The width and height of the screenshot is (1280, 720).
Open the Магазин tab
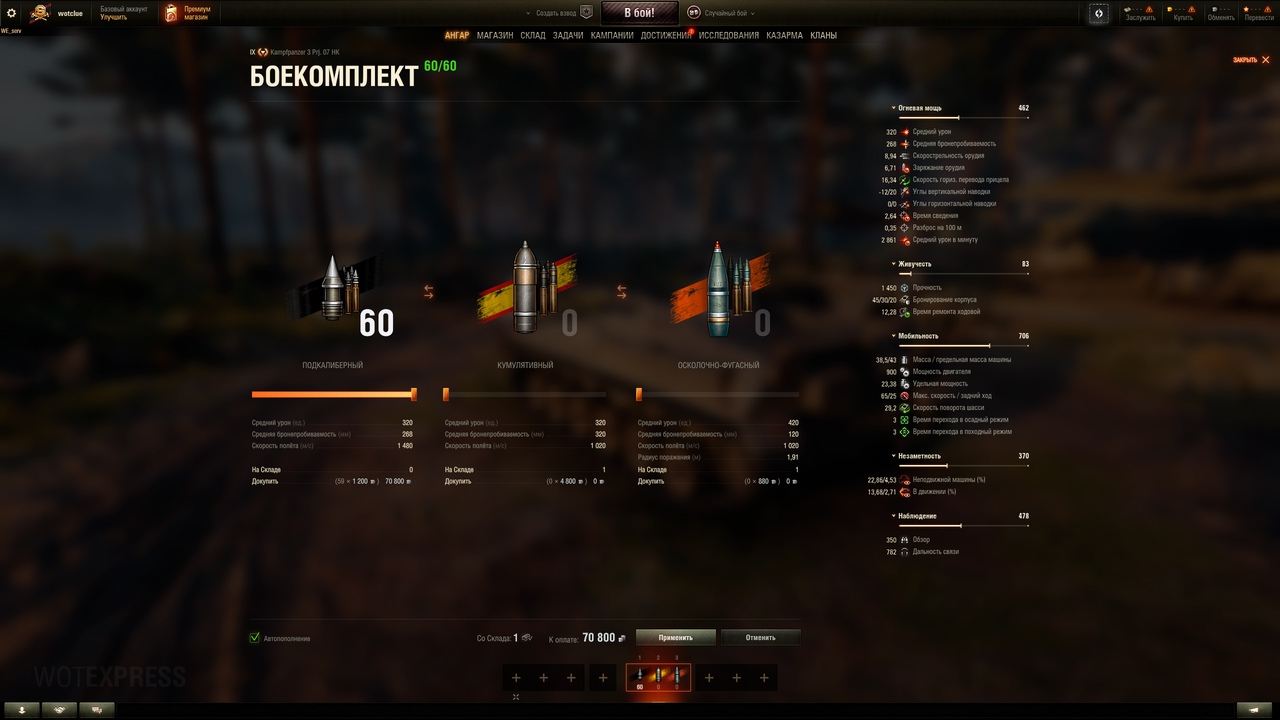495,36
